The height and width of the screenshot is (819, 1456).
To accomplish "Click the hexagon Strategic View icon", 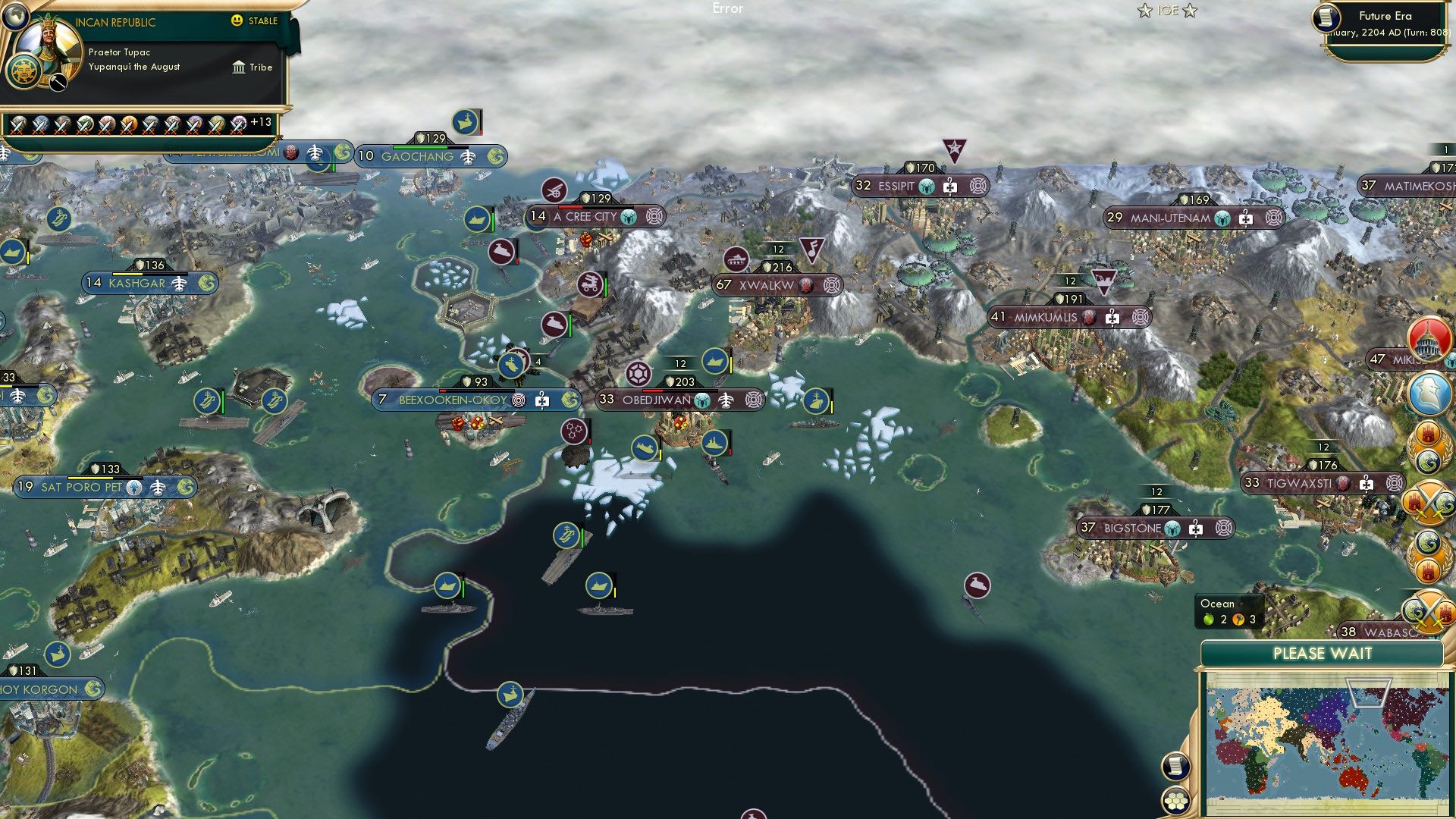I will (x=1177, y=801).
